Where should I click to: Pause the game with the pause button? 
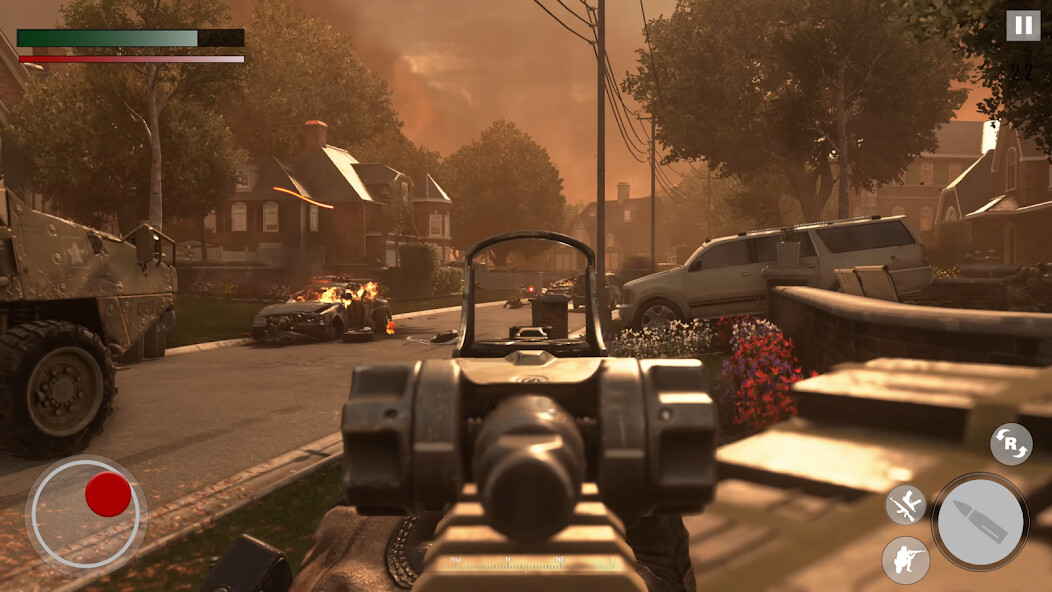pos(1022,26)
